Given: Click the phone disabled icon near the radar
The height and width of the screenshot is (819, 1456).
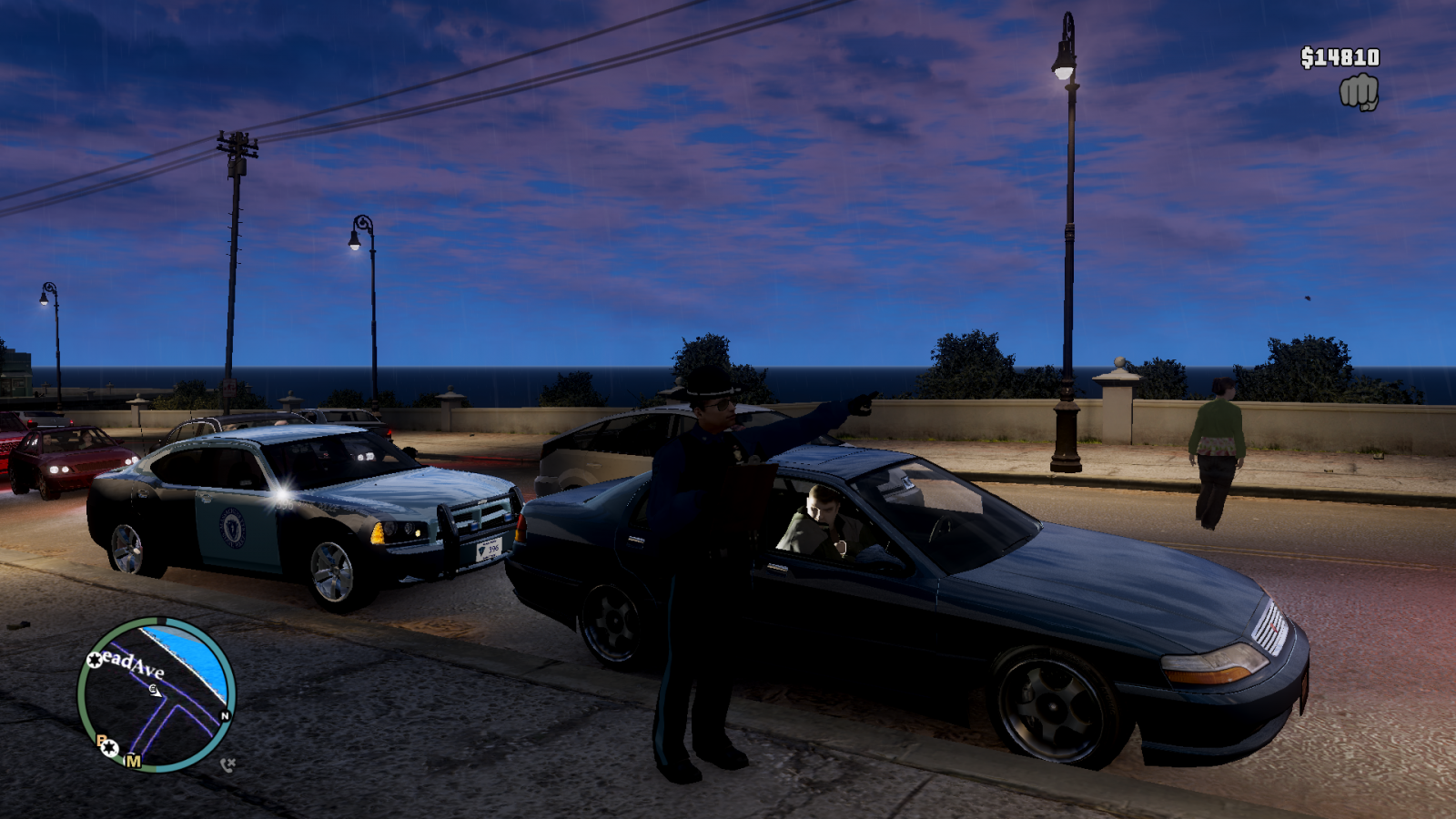Looking at the screenshot, I should tap(227, 765).
